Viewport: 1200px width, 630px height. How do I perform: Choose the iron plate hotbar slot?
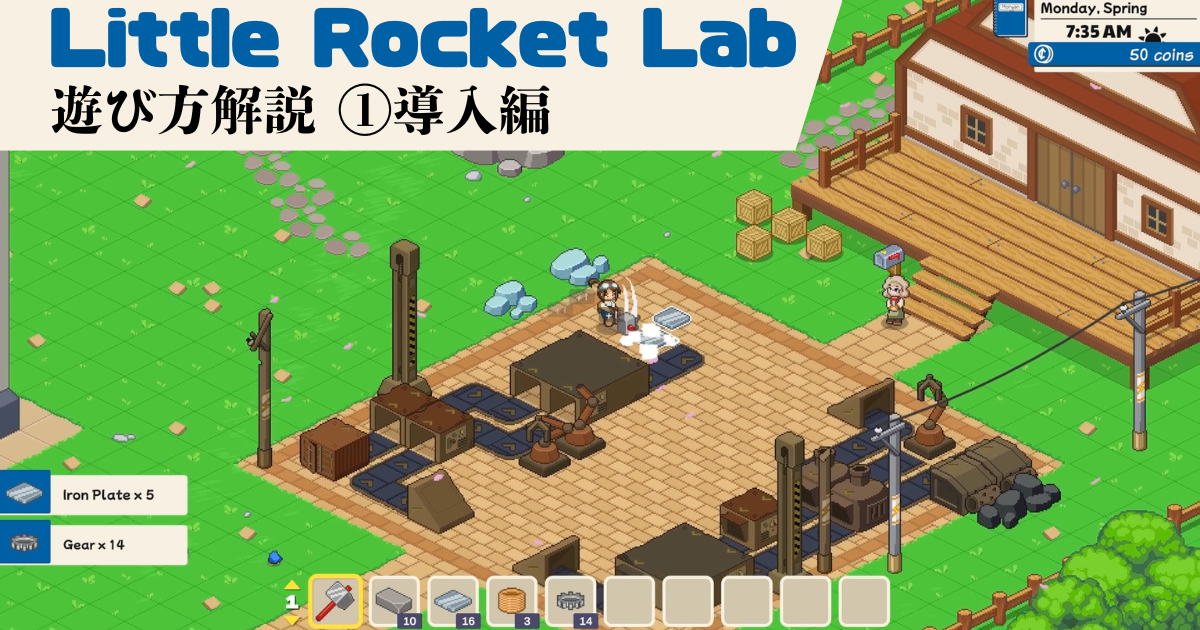click(453, 602)
